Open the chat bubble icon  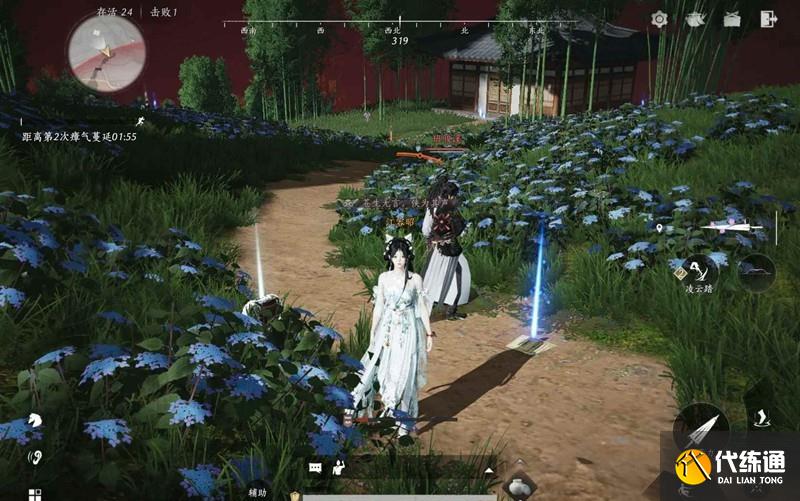(x=315, y=467)
